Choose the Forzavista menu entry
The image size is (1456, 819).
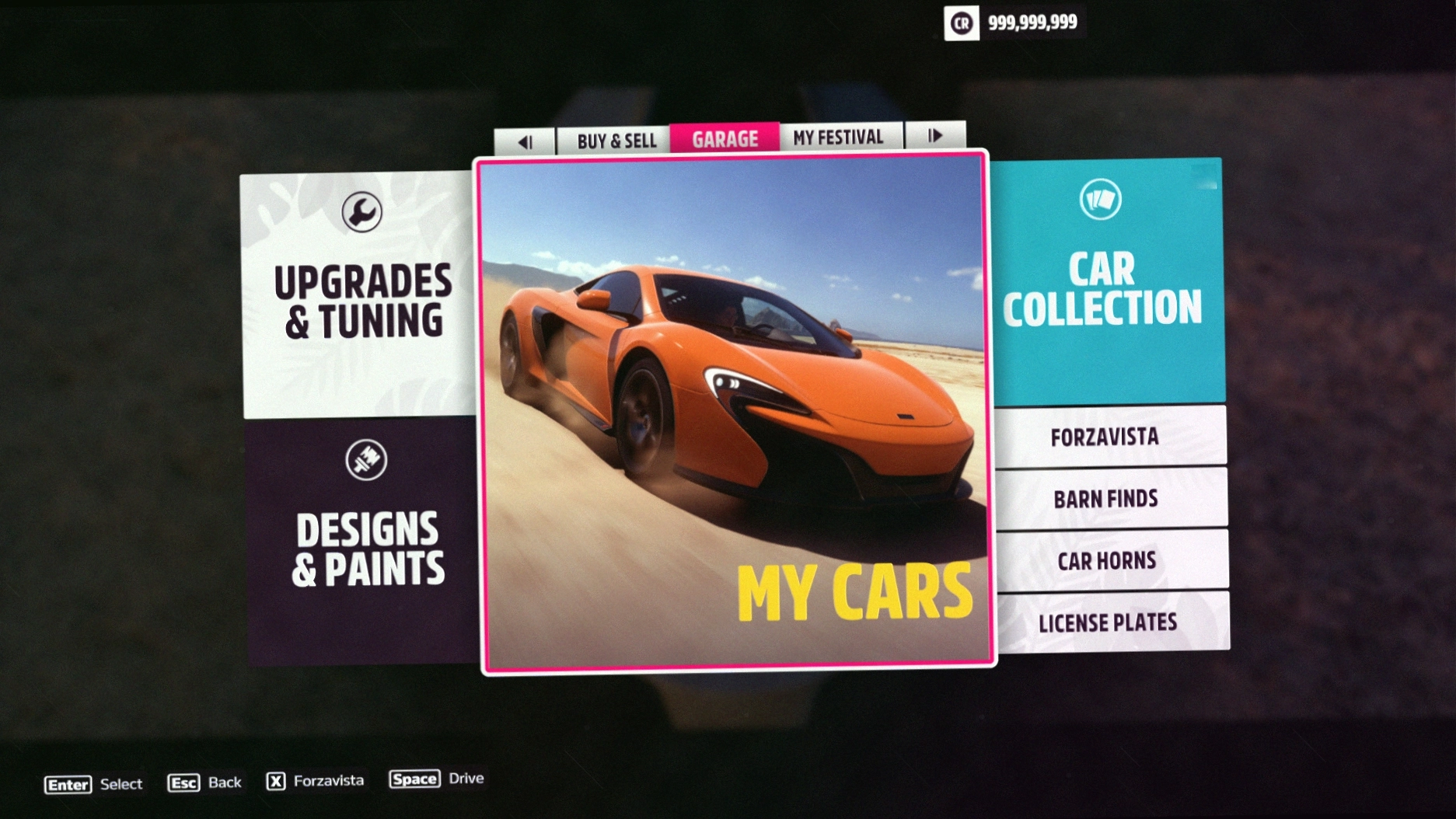click(1105, 437)
